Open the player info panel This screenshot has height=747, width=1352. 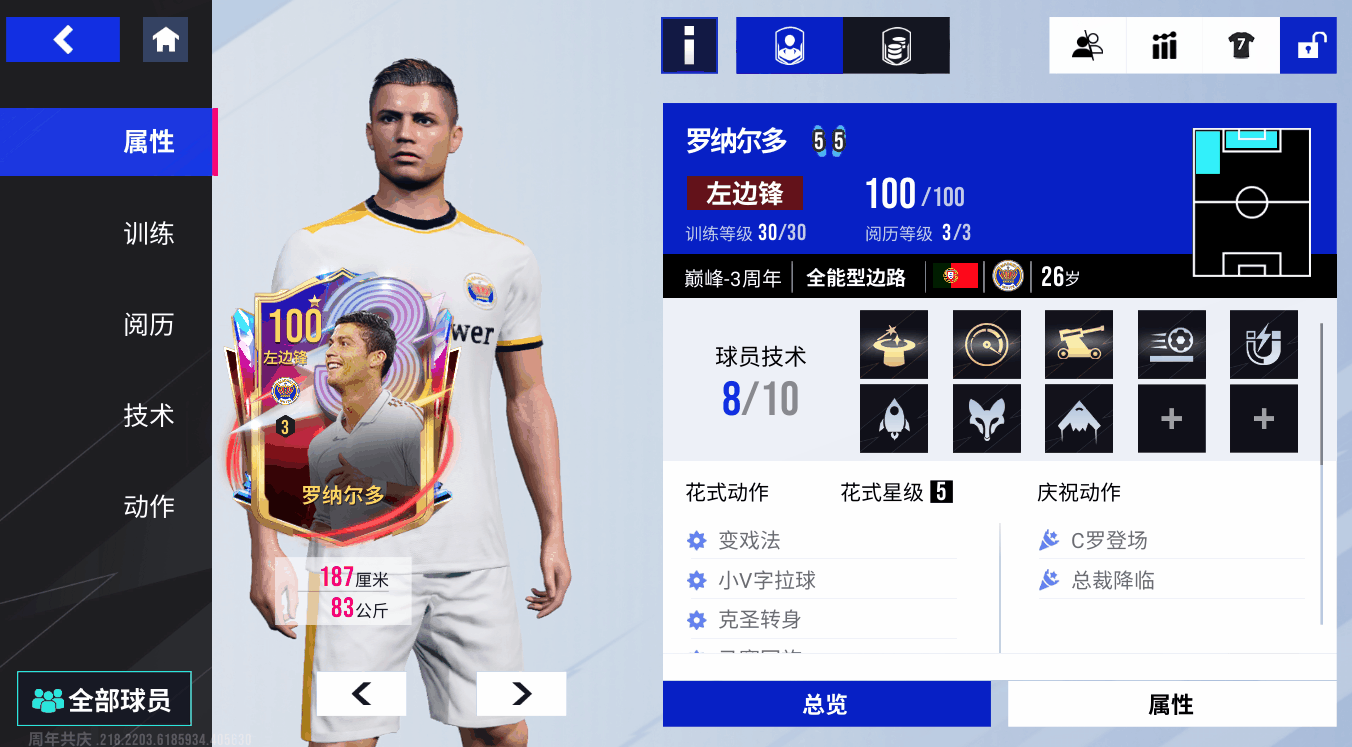tap(689, 45)
